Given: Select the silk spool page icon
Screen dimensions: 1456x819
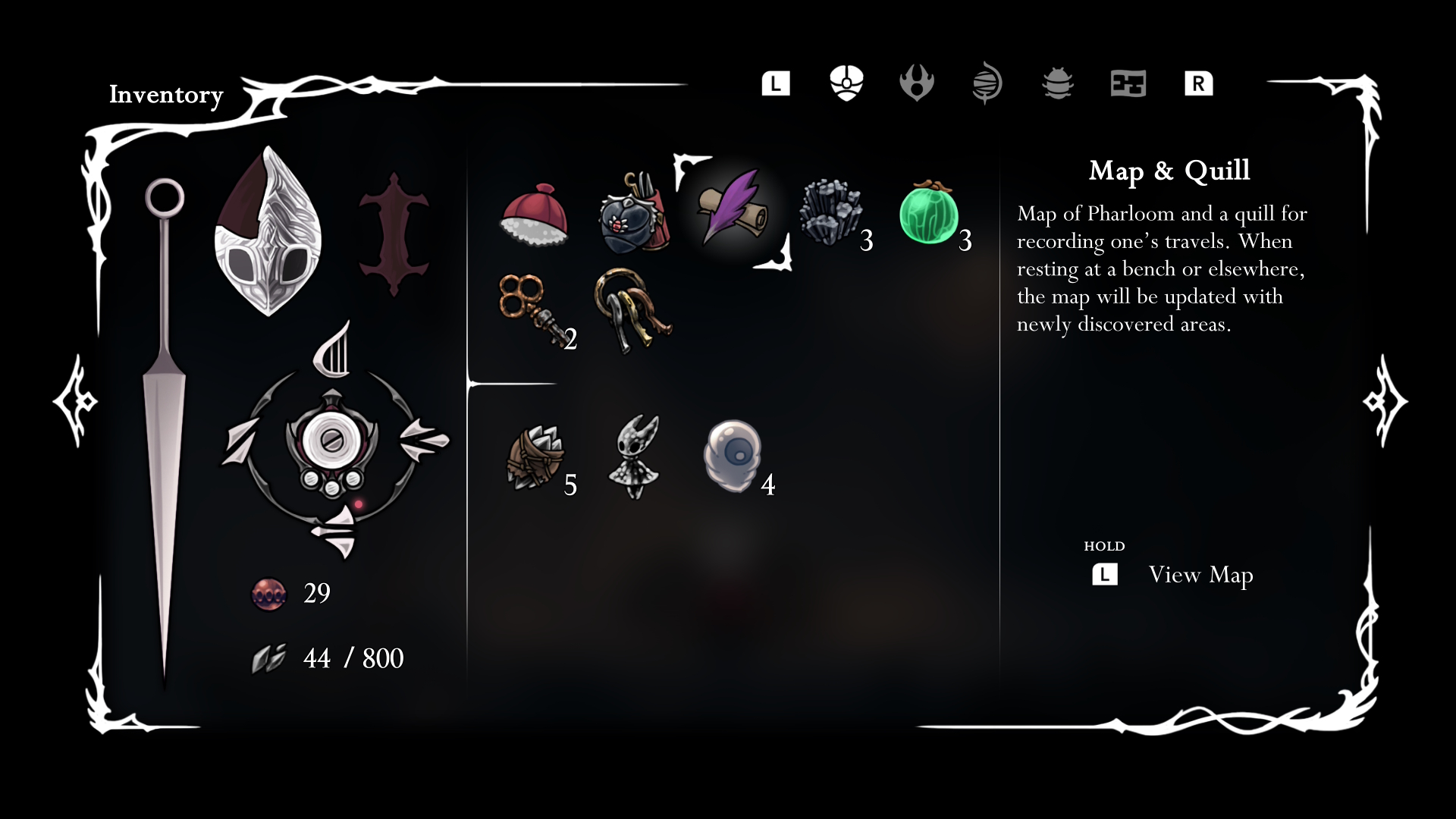Looking at the screenshot, I should [987, 83].
